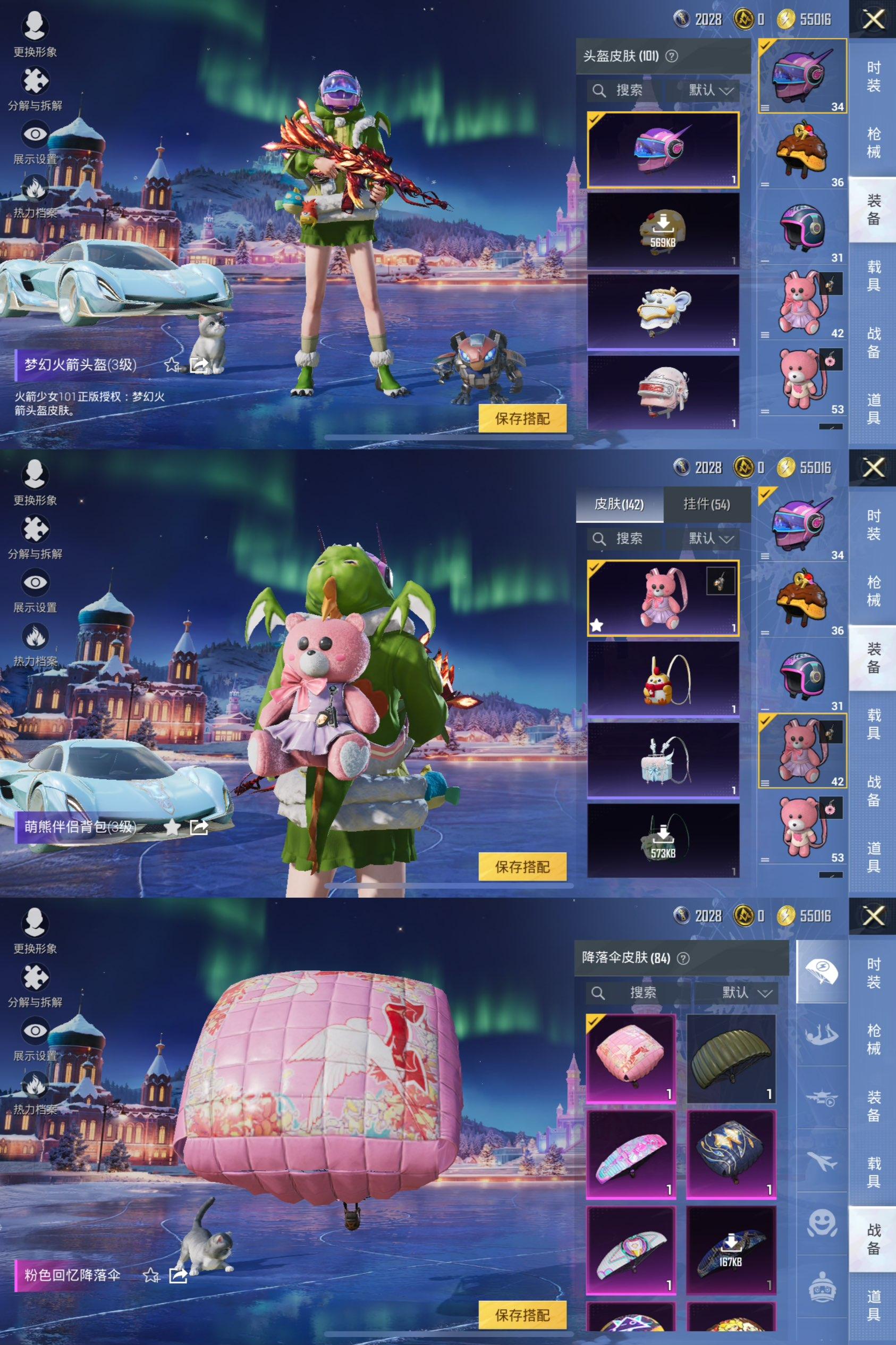Open the robot category icon
Screen dimensions: 896x1345
pyautogui.click(x=822, y=1287)
